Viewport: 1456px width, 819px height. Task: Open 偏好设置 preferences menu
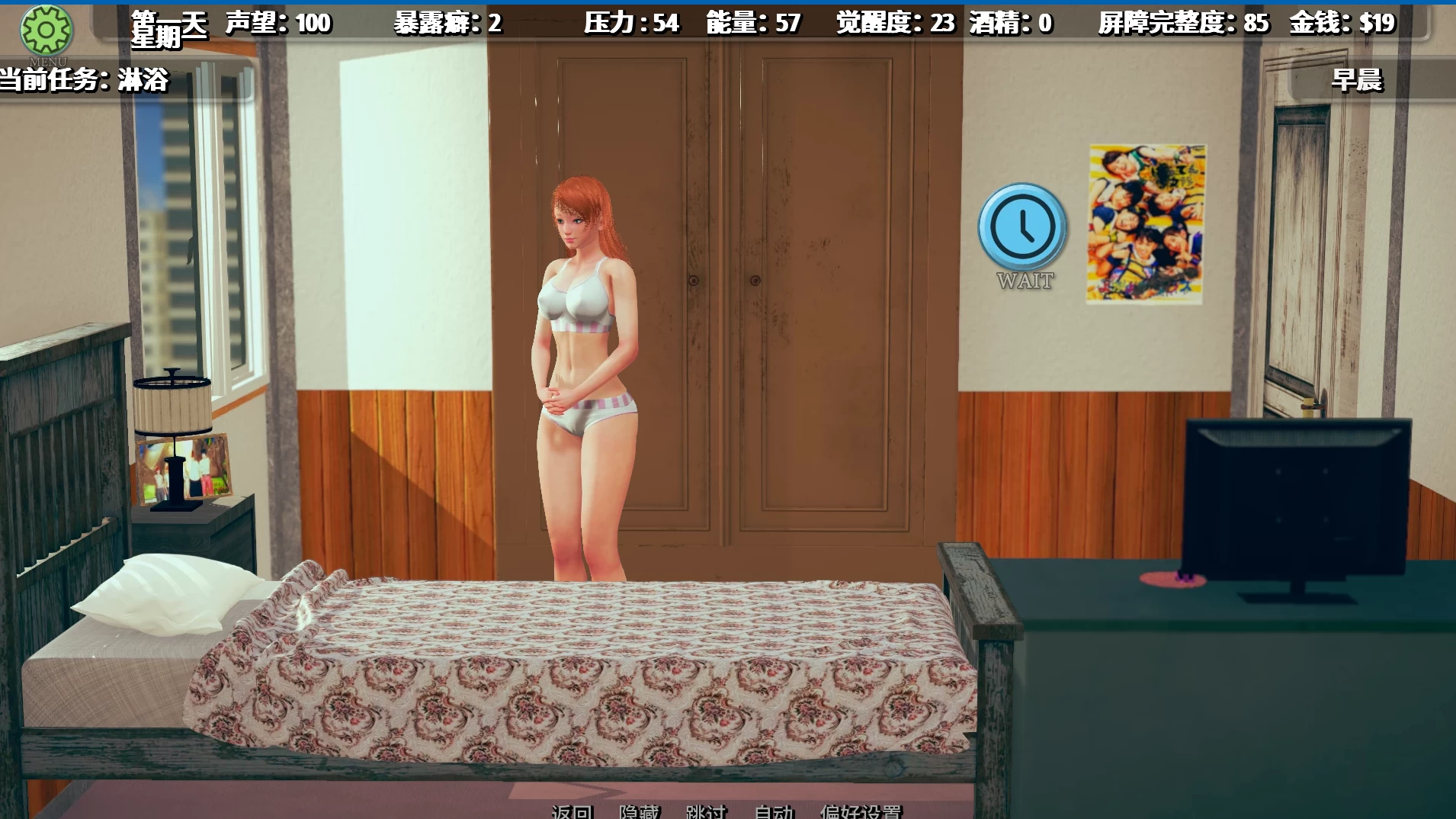(x=864, y=814)
